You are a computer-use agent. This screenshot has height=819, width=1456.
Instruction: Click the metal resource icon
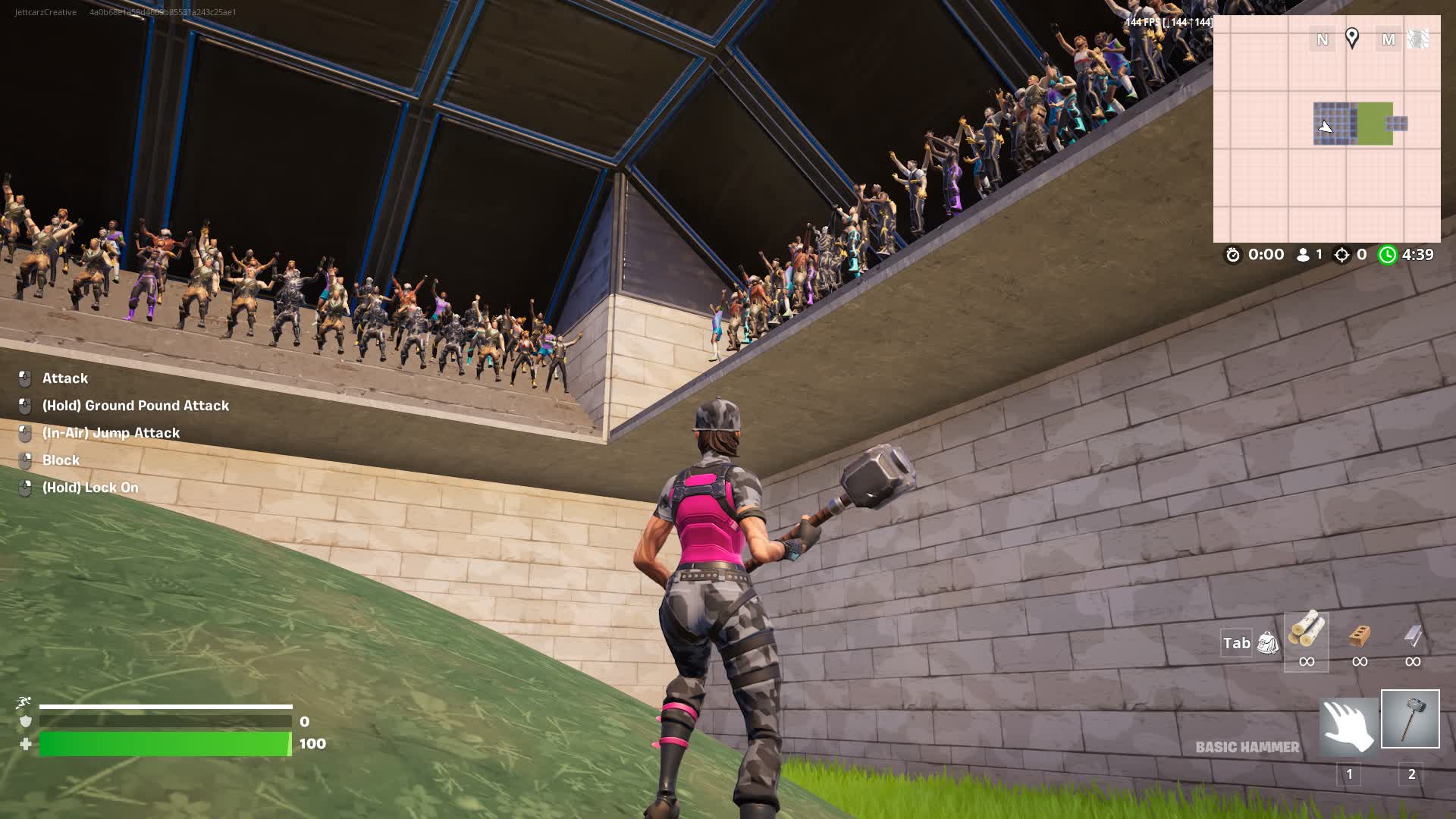pos(1412,635)
